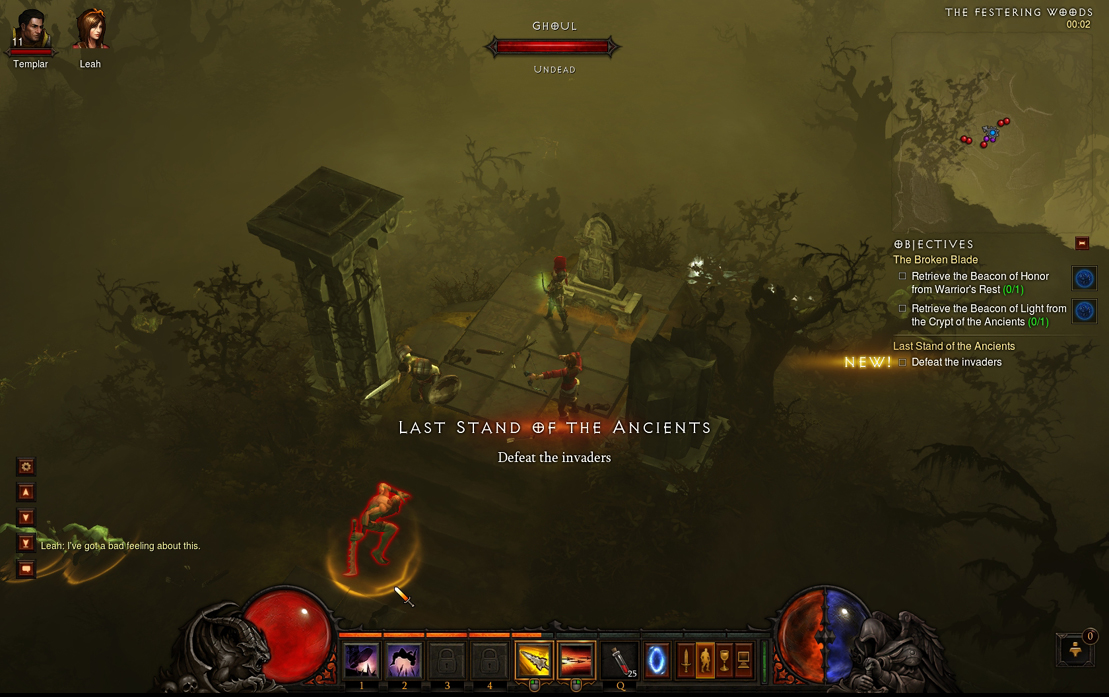Activate the skill in hotbar slot 1
The width and height of the screenshot is (1109, 697).
click(361, 661)
